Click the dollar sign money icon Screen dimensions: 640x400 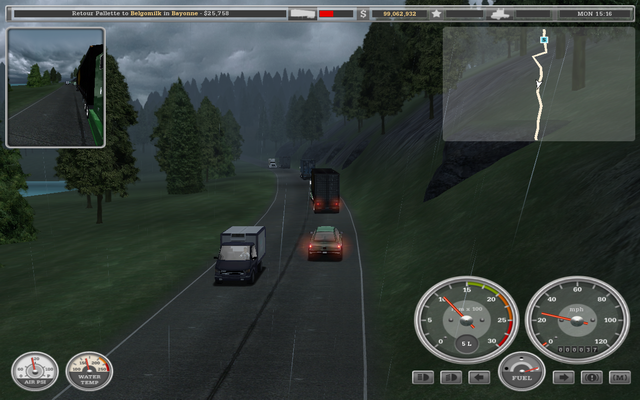[x=363, y=14]
